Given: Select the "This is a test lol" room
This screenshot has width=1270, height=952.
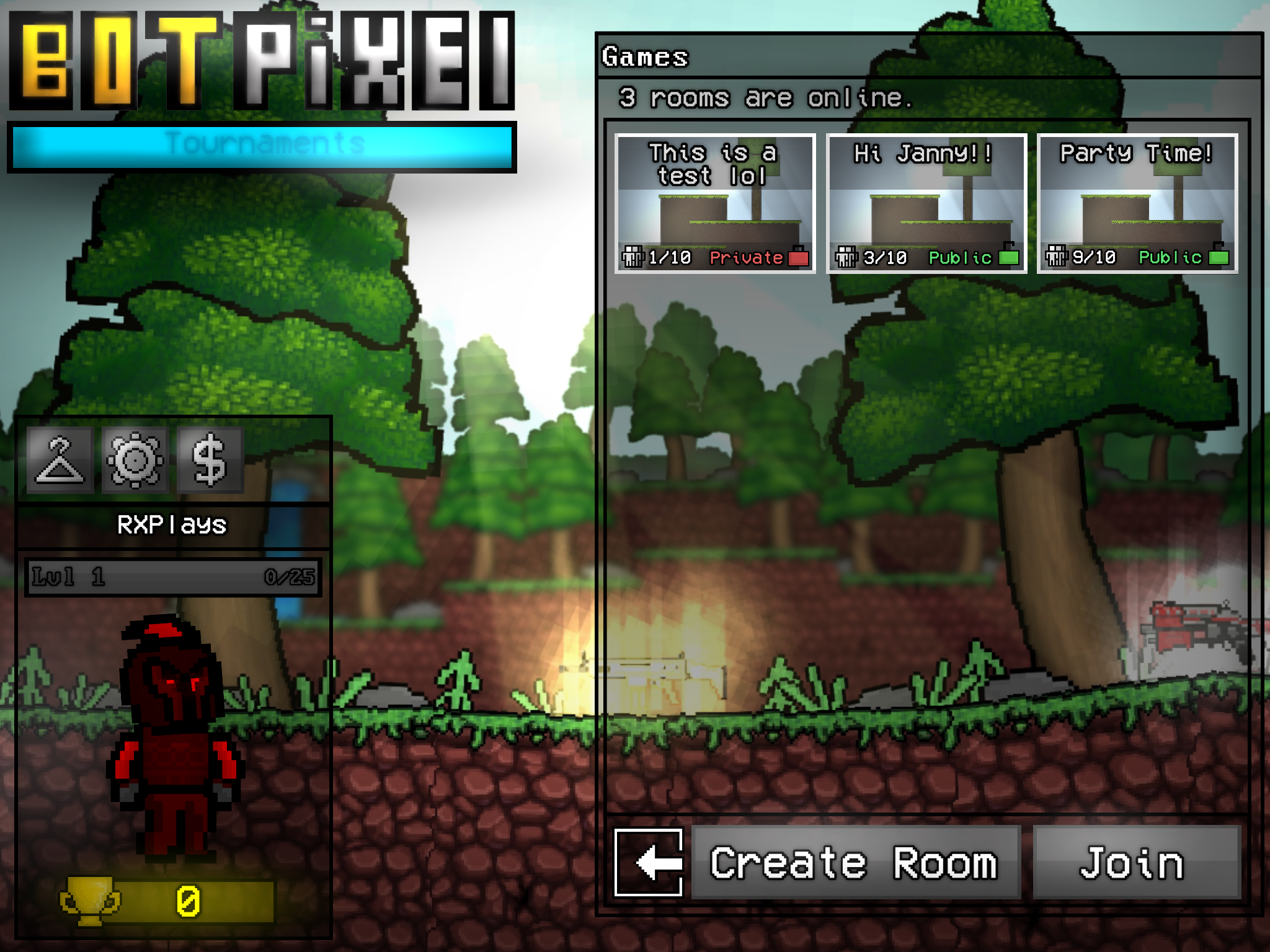Looking at the screenshot, I should (715, 203).
